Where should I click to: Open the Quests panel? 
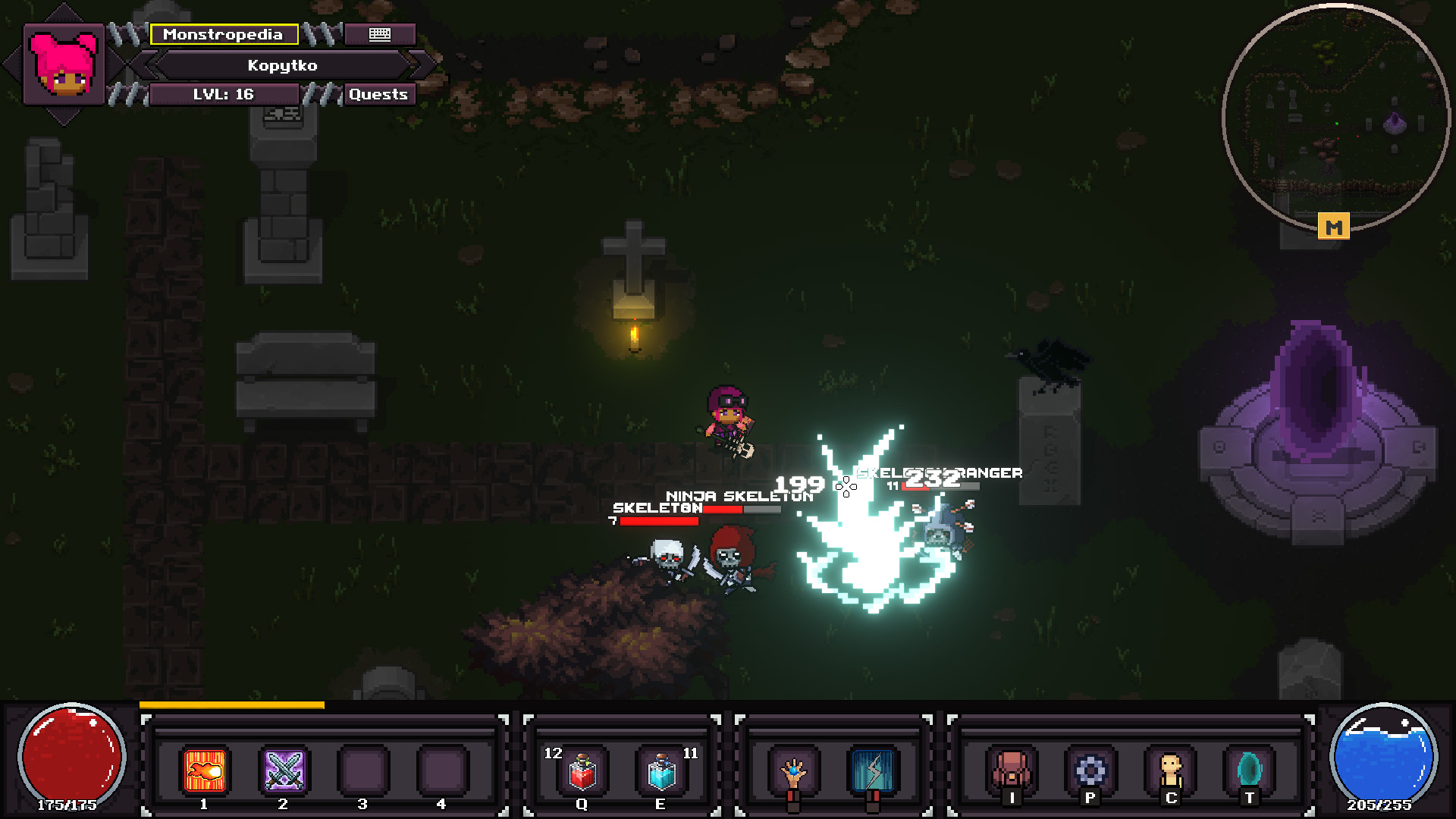click(x=378, y=94)
